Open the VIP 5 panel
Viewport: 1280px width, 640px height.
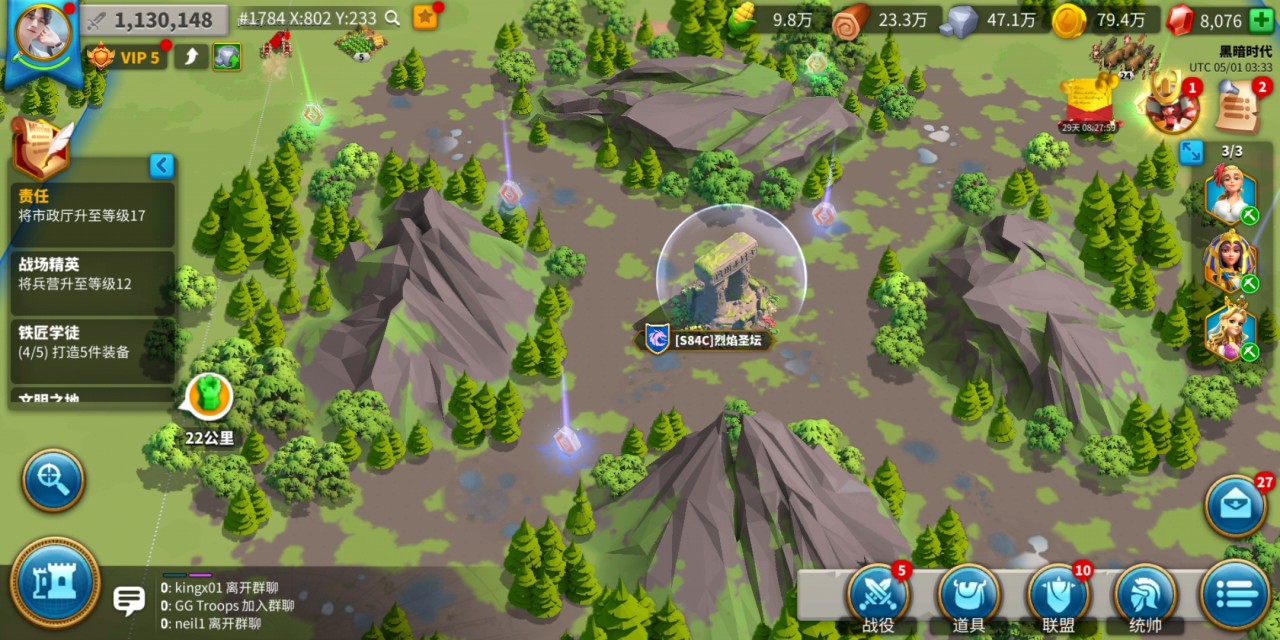[126, 57]
